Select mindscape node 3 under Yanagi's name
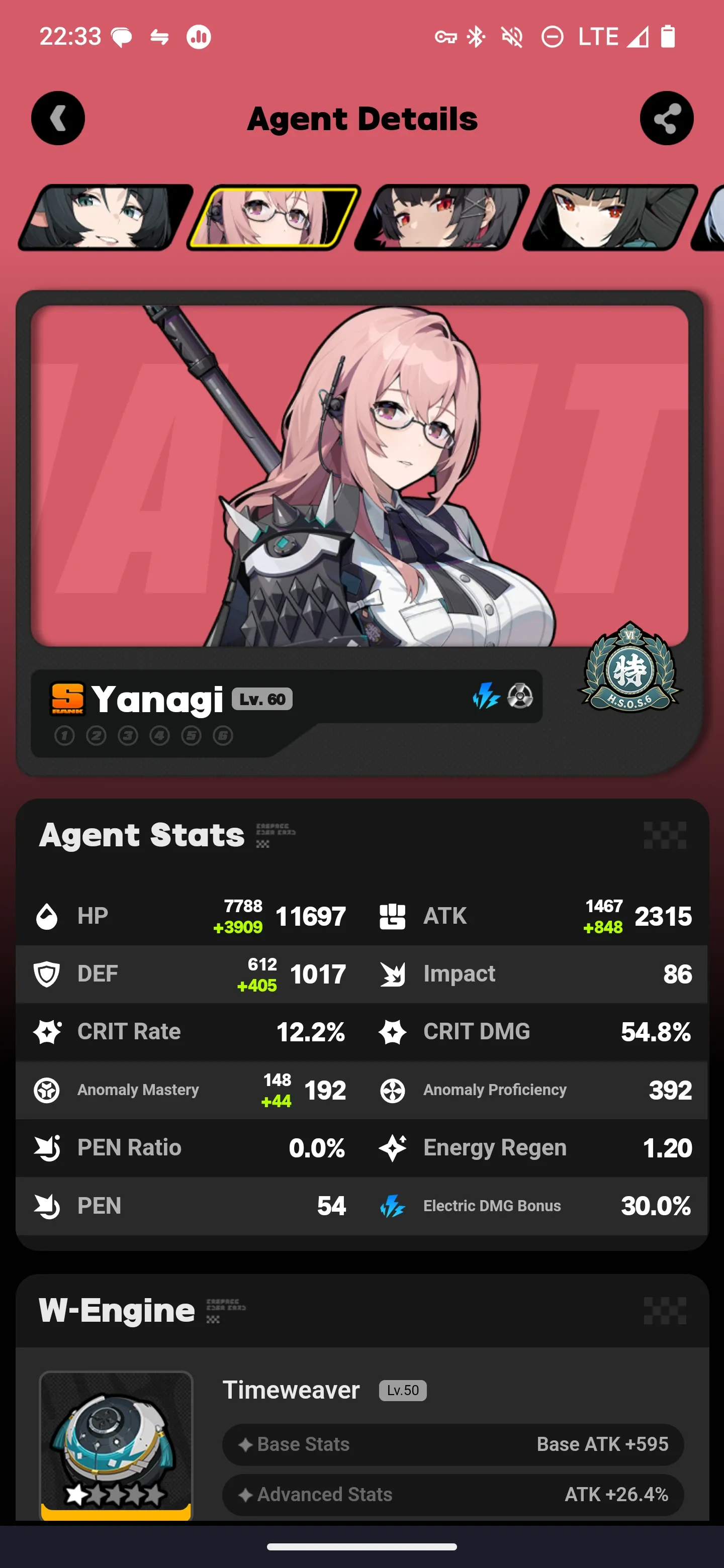Image resolution: width=724 pixels, height=1568 pixels. [127, 735]
